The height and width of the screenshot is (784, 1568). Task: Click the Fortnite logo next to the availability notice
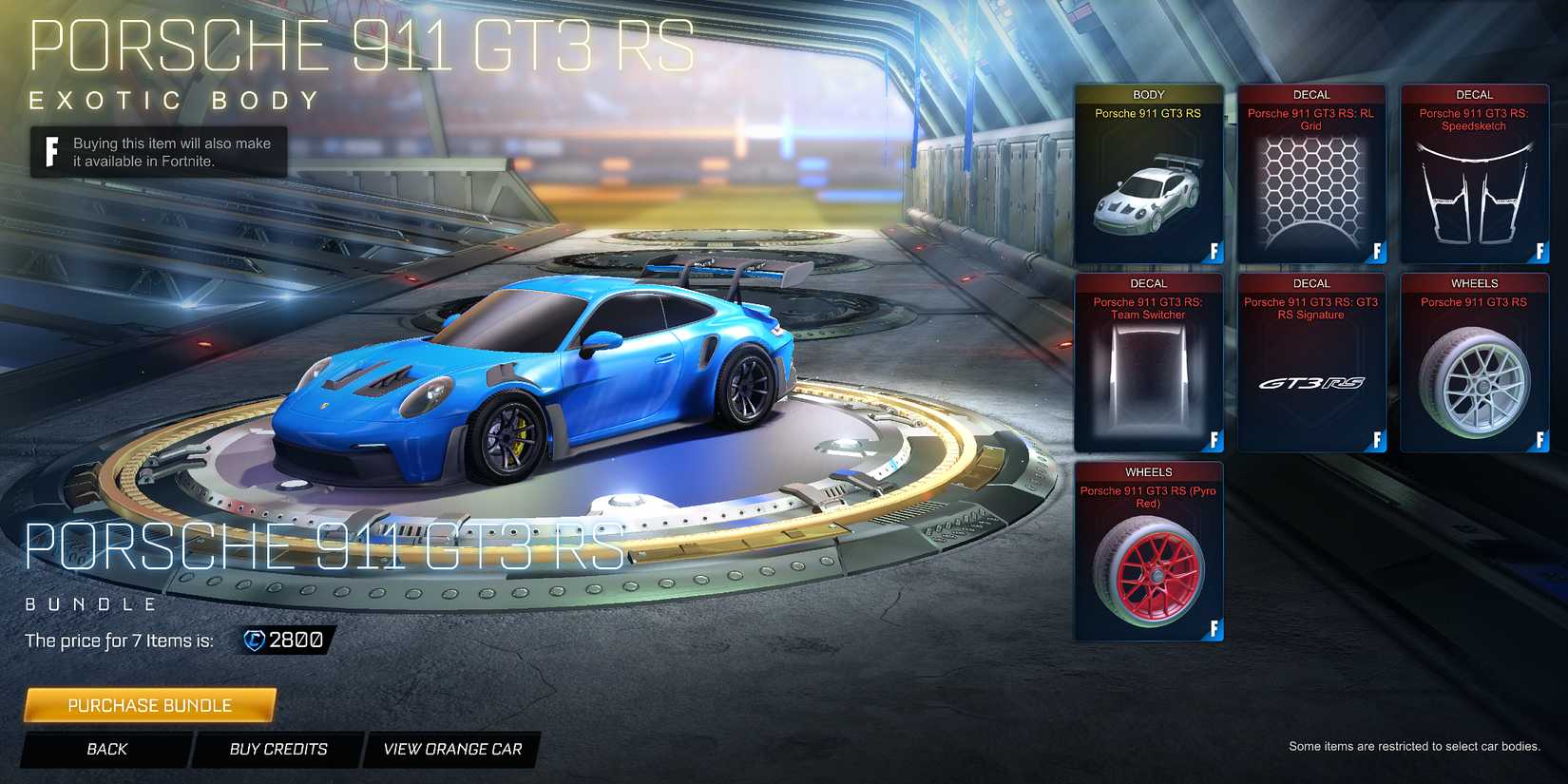pos(49,152)
